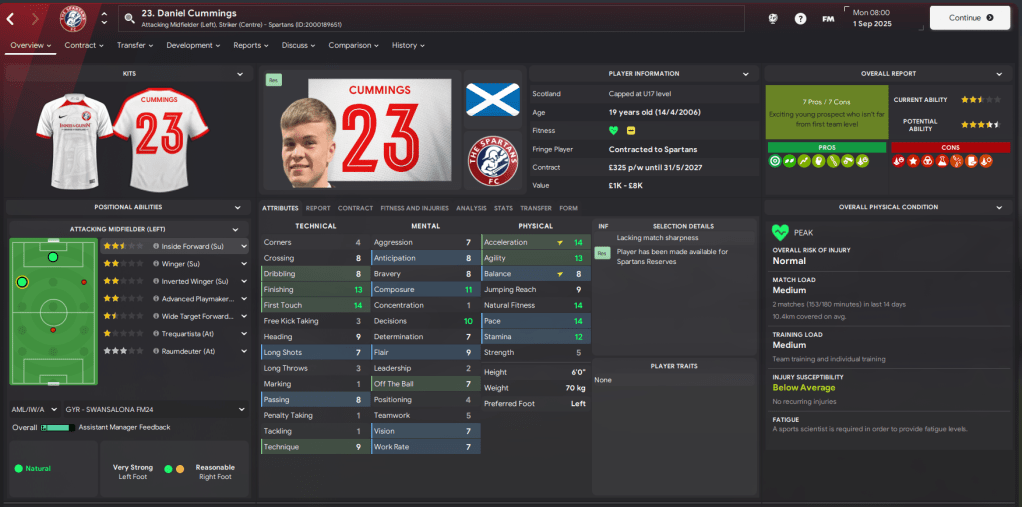Open the Transfer menu
The height and width of the screenshot is (507, 1022).
pyautogui.click(x=135, y=45)
